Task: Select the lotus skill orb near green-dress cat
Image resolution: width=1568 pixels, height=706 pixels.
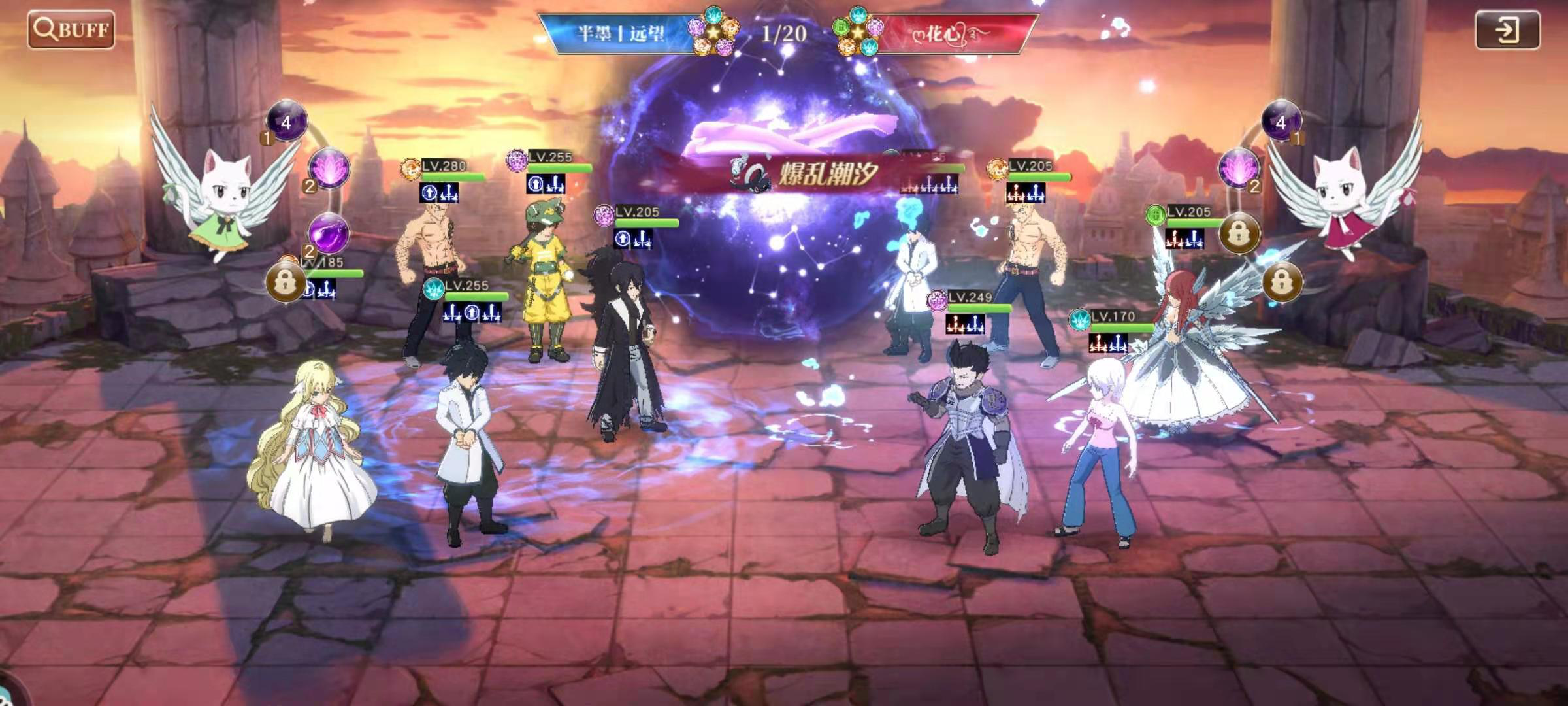Action: [329, 169]
